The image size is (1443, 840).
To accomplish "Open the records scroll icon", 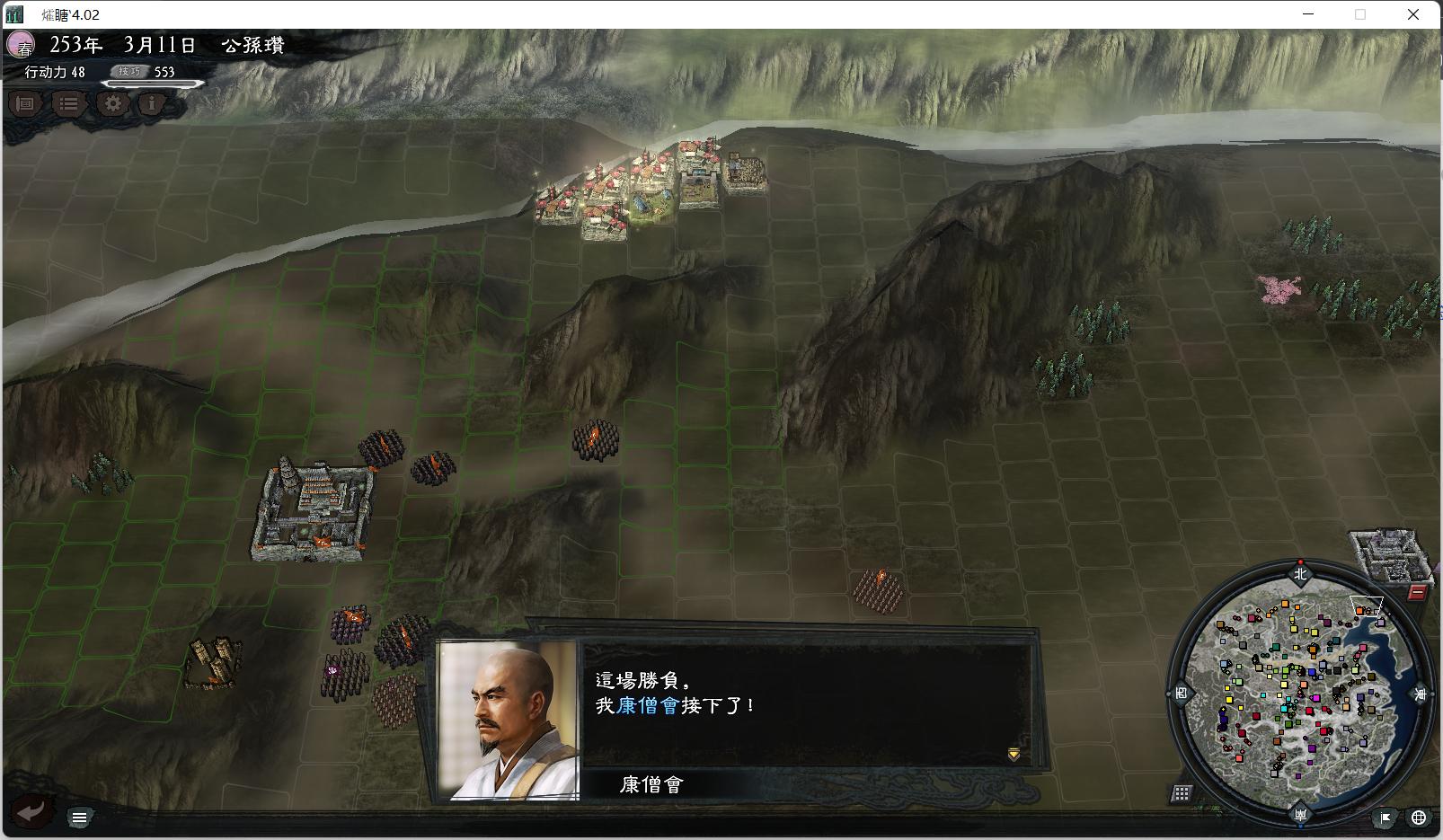I will [25, 104].
